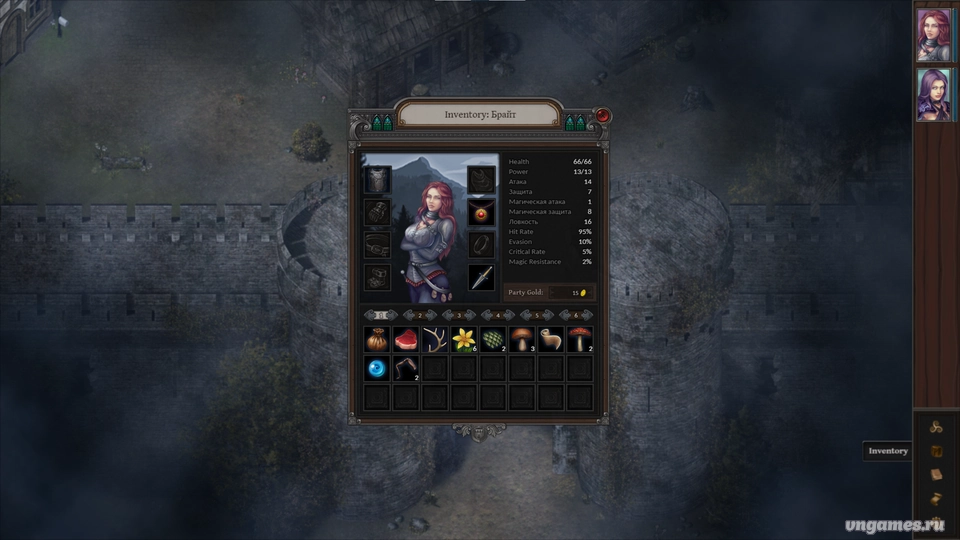Select the orange pouch item

(x=377, y=340)
